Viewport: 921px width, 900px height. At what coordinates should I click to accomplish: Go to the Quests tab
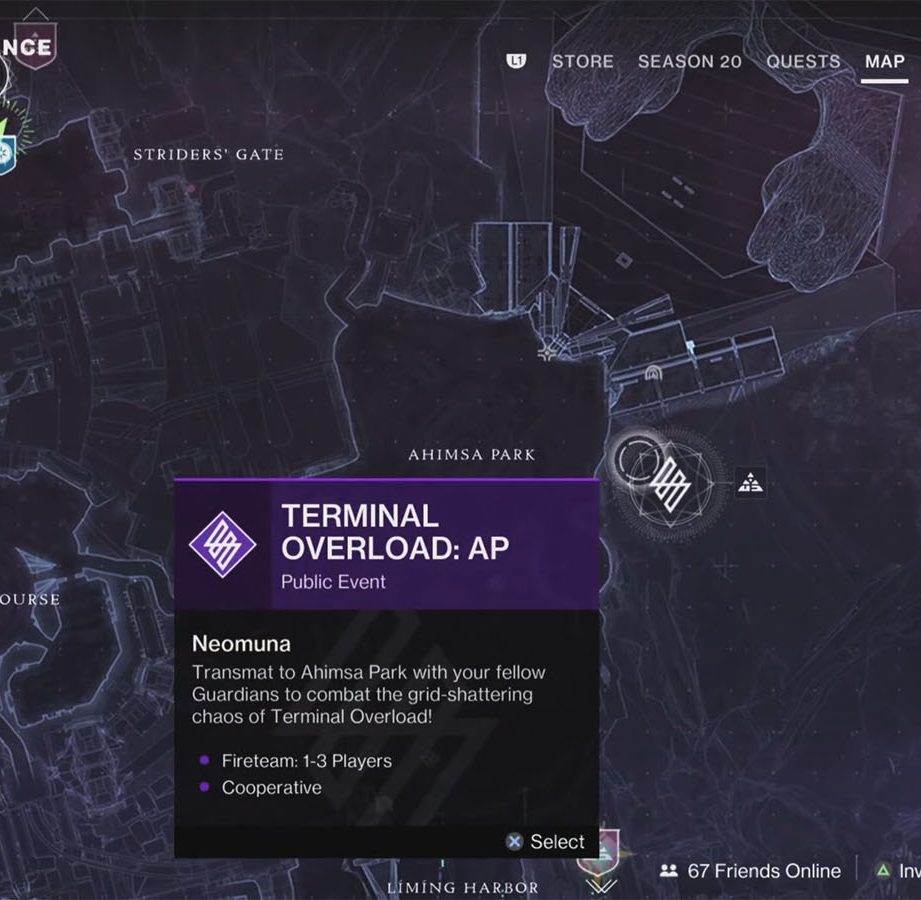pos(804,61)
